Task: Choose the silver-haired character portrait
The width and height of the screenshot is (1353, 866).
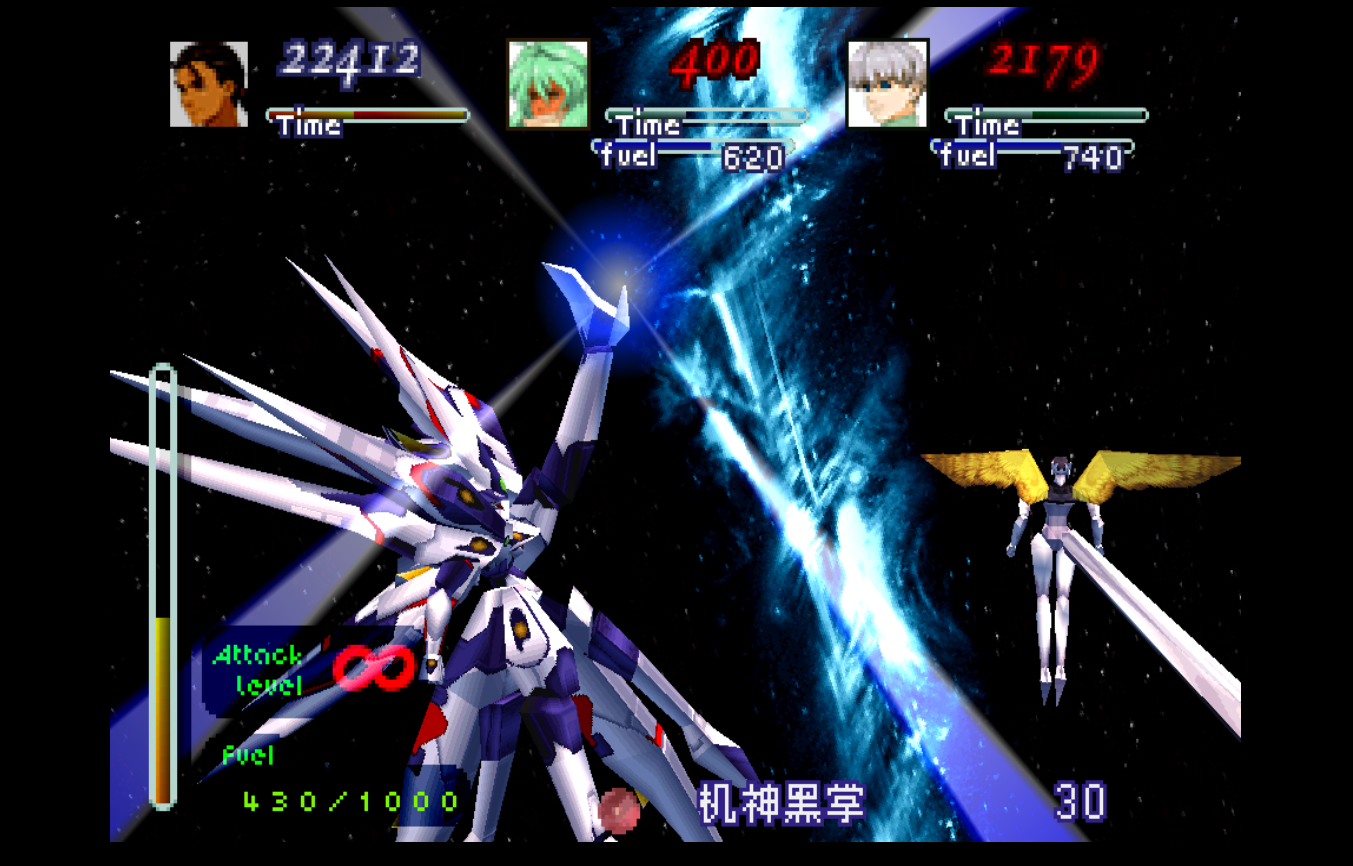Action: click(887, 84)
